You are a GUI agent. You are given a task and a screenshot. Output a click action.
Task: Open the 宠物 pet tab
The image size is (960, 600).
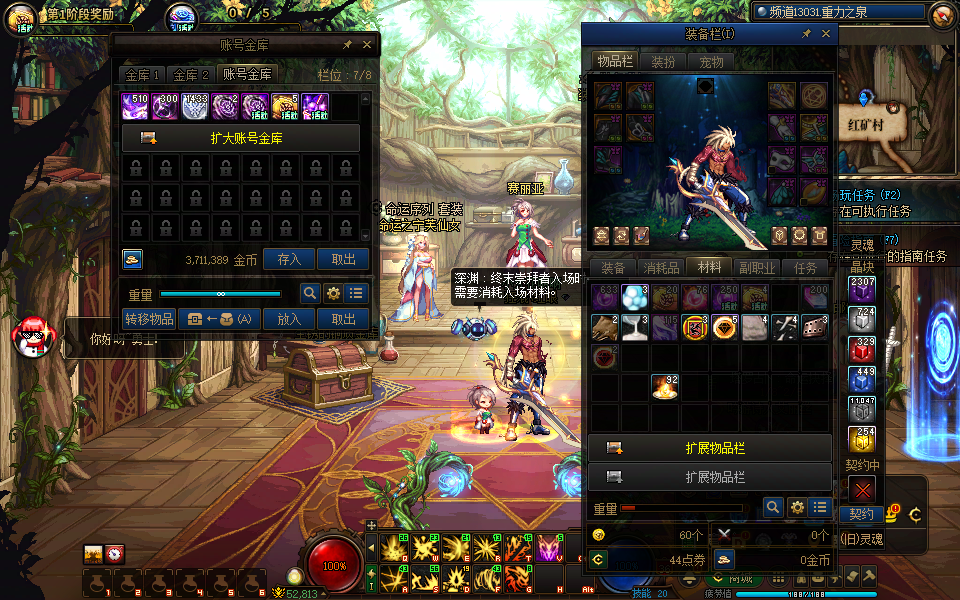(711, 62)
